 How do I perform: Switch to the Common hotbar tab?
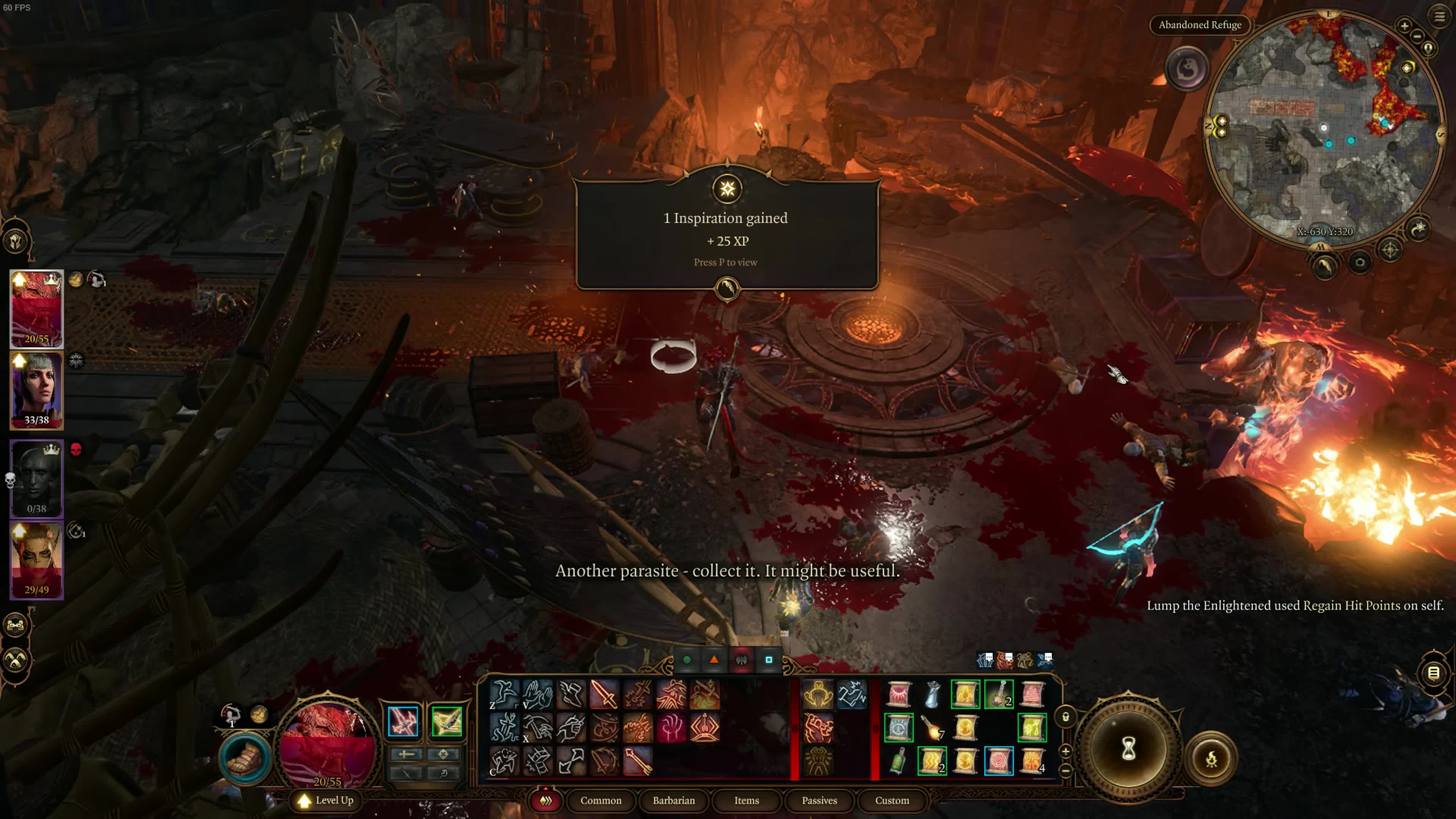point(600,800)
